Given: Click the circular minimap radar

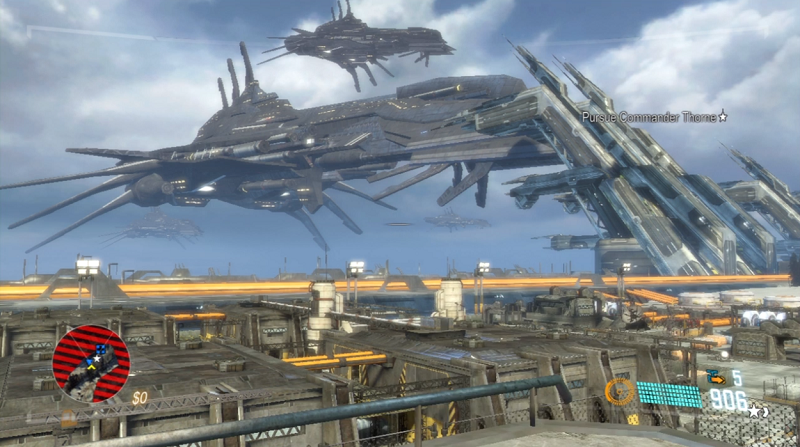Looking at the screenshot, I should tap(91, 363).
